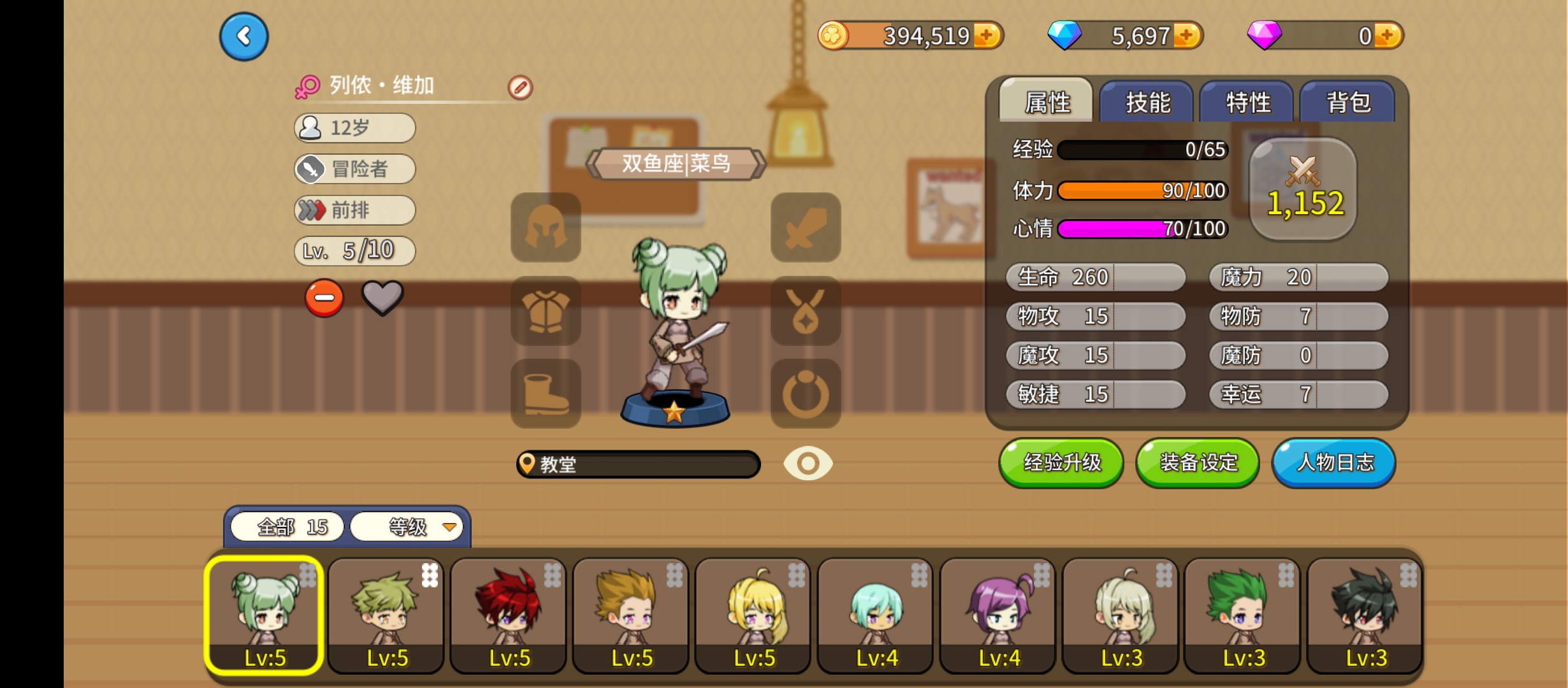Go back with the blue arrow button
Screen dimensions: 1568x688
(x=243, y=37)
